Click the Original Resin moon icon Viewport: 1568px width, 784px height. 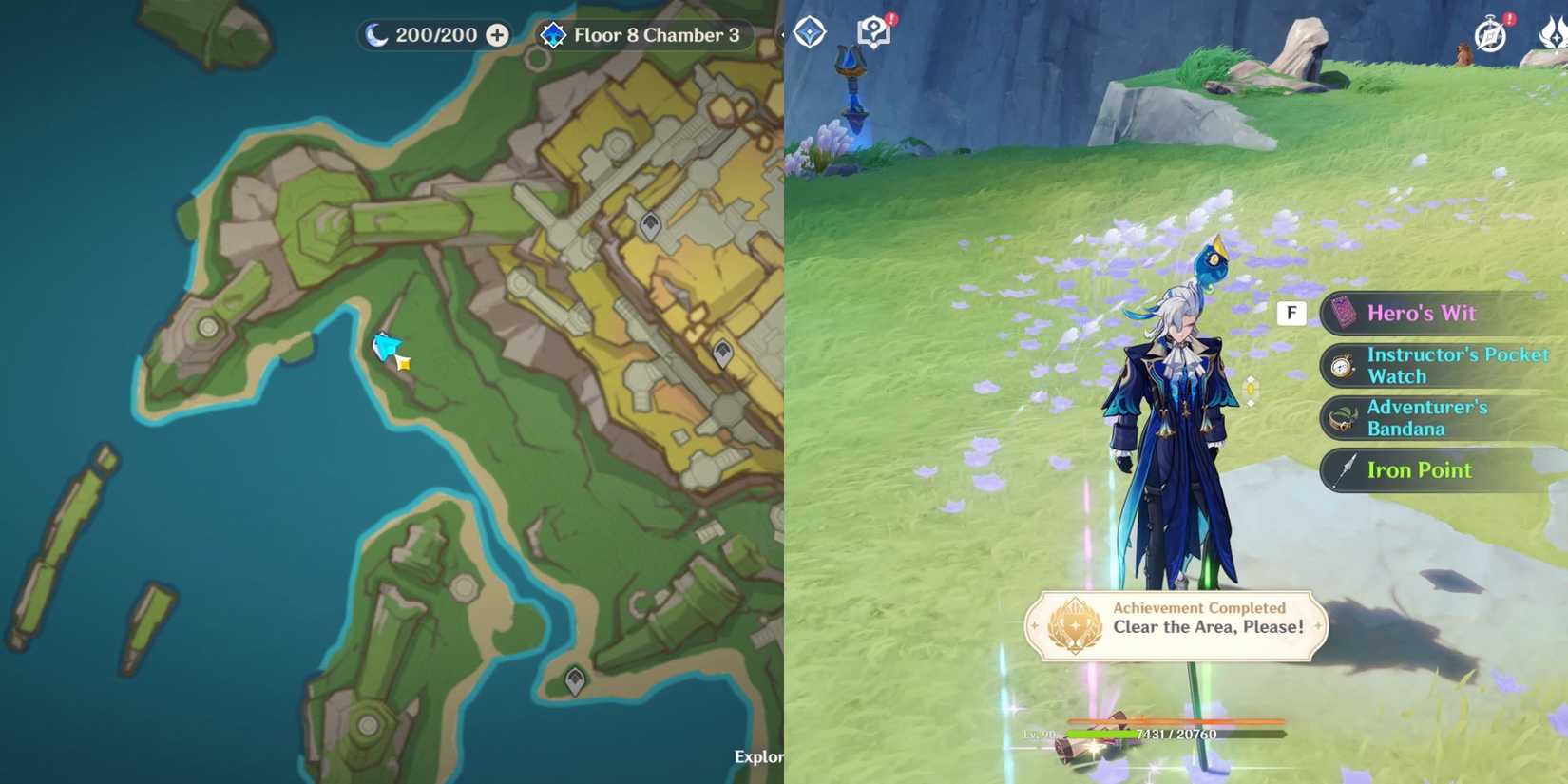click(378, 34)
